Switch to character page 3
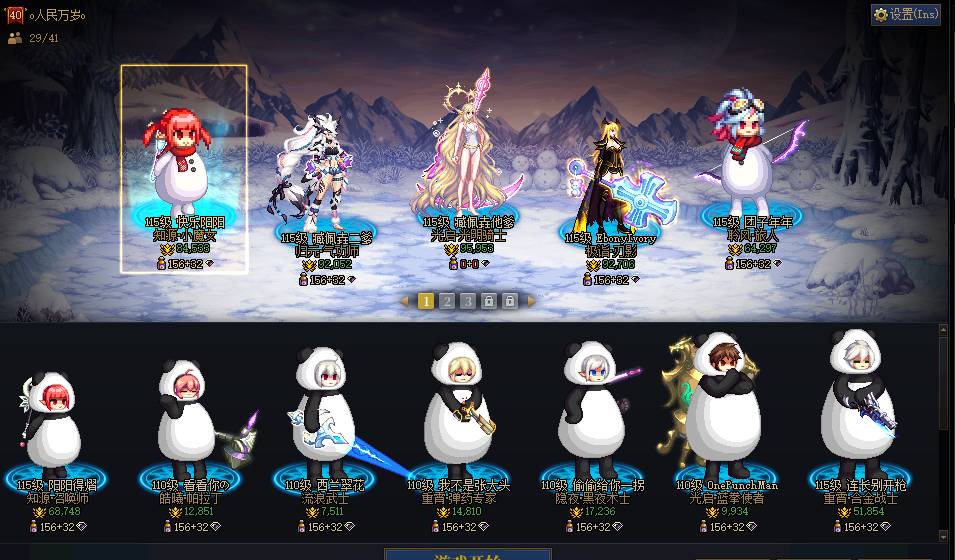The image size is (955, 560). pyautogui.click(x=468, y=301)
